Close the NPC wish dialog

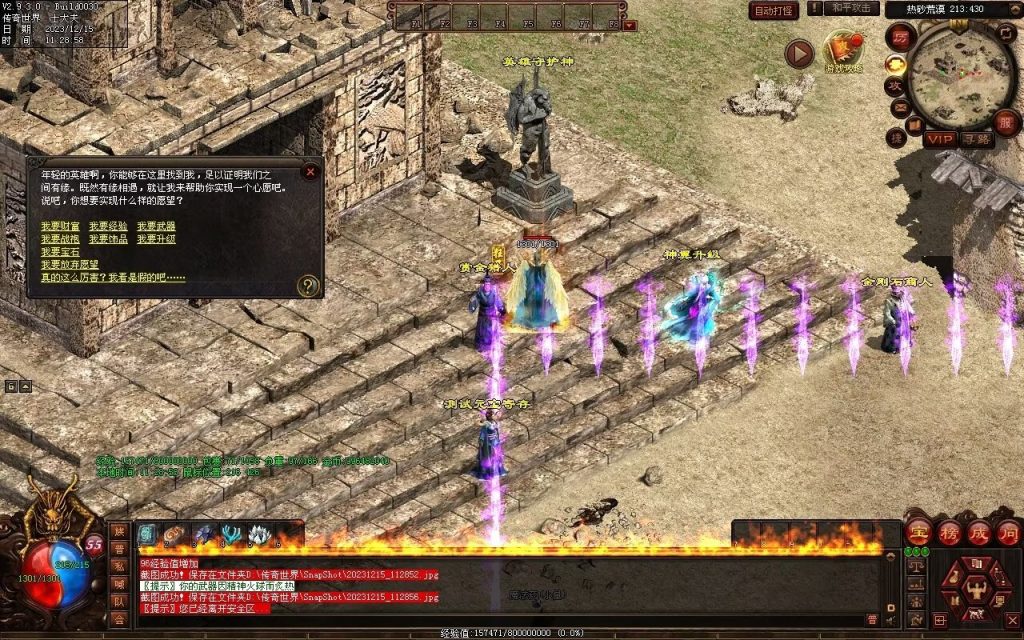tap(311, 171)
